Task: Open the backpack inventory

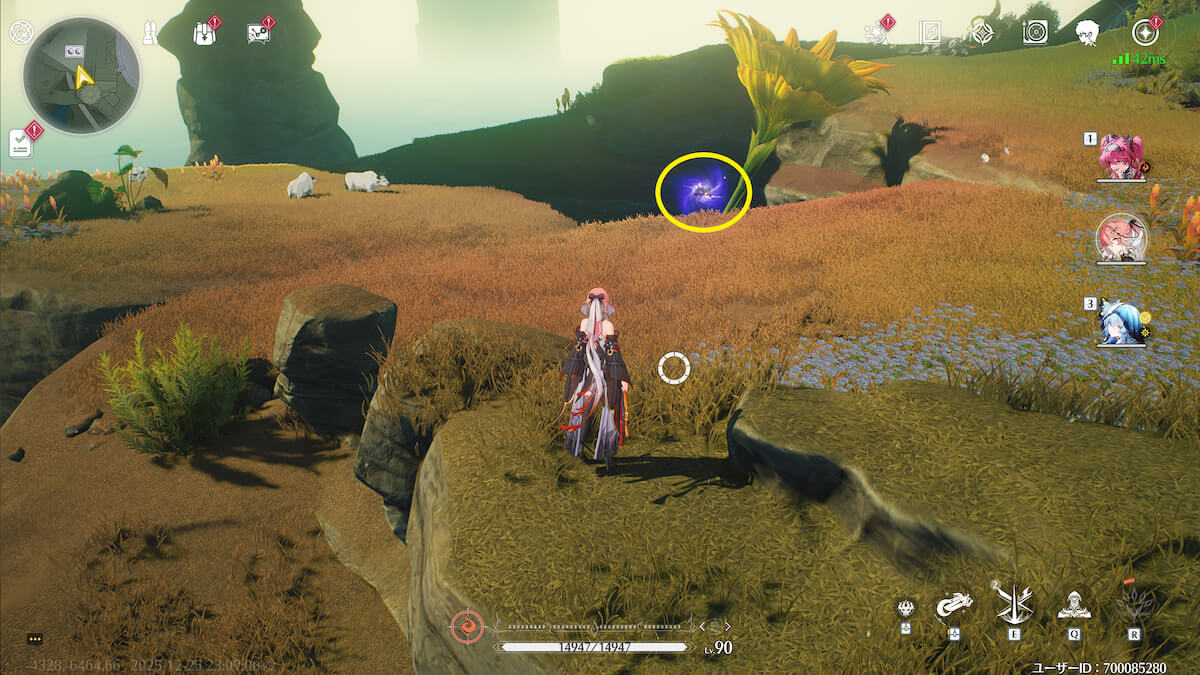Action: click(204, 33)
